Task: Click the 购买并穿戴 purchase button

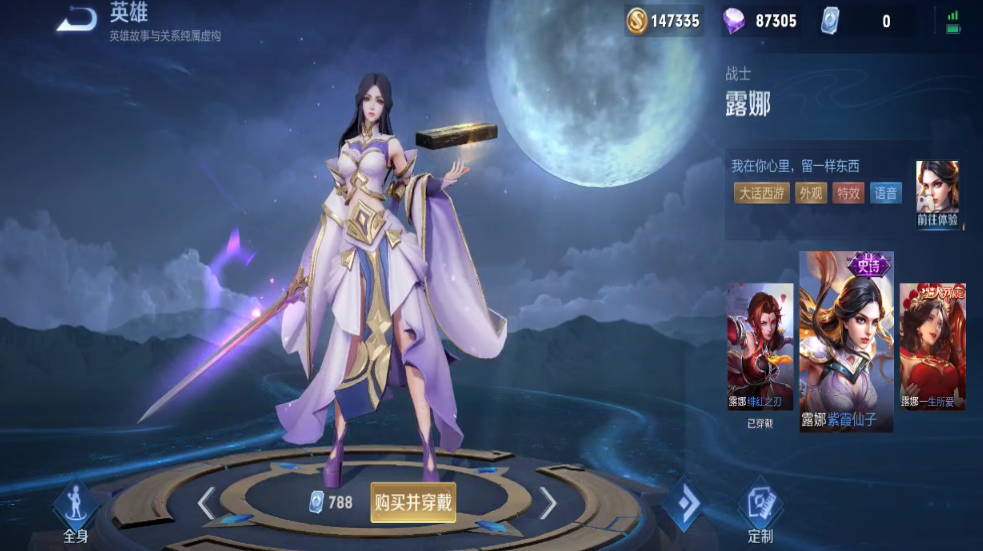Action: [413, 502]
